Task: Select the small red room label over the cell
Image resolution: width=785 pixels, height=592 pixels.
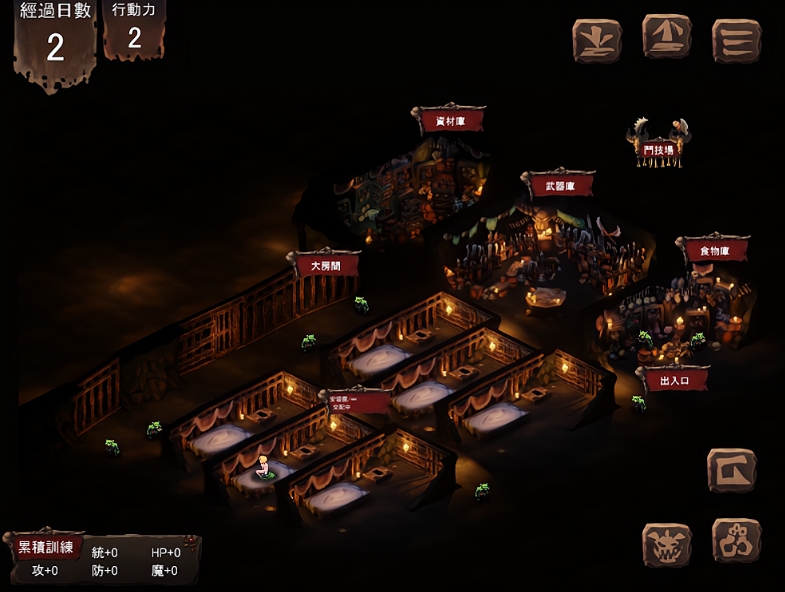Action: [357, 402]
